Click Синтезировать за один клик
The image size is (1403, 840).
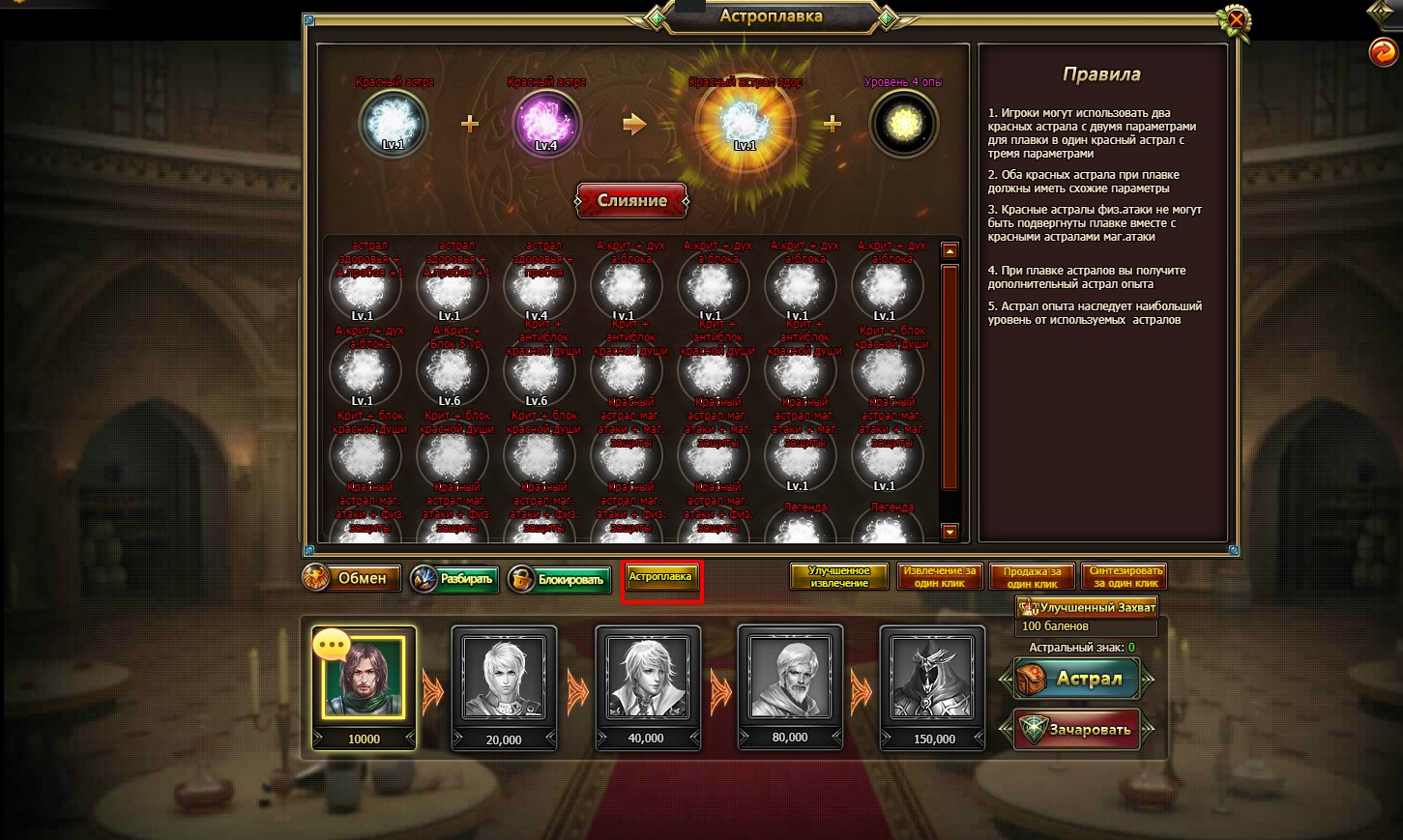point(1125,577)
